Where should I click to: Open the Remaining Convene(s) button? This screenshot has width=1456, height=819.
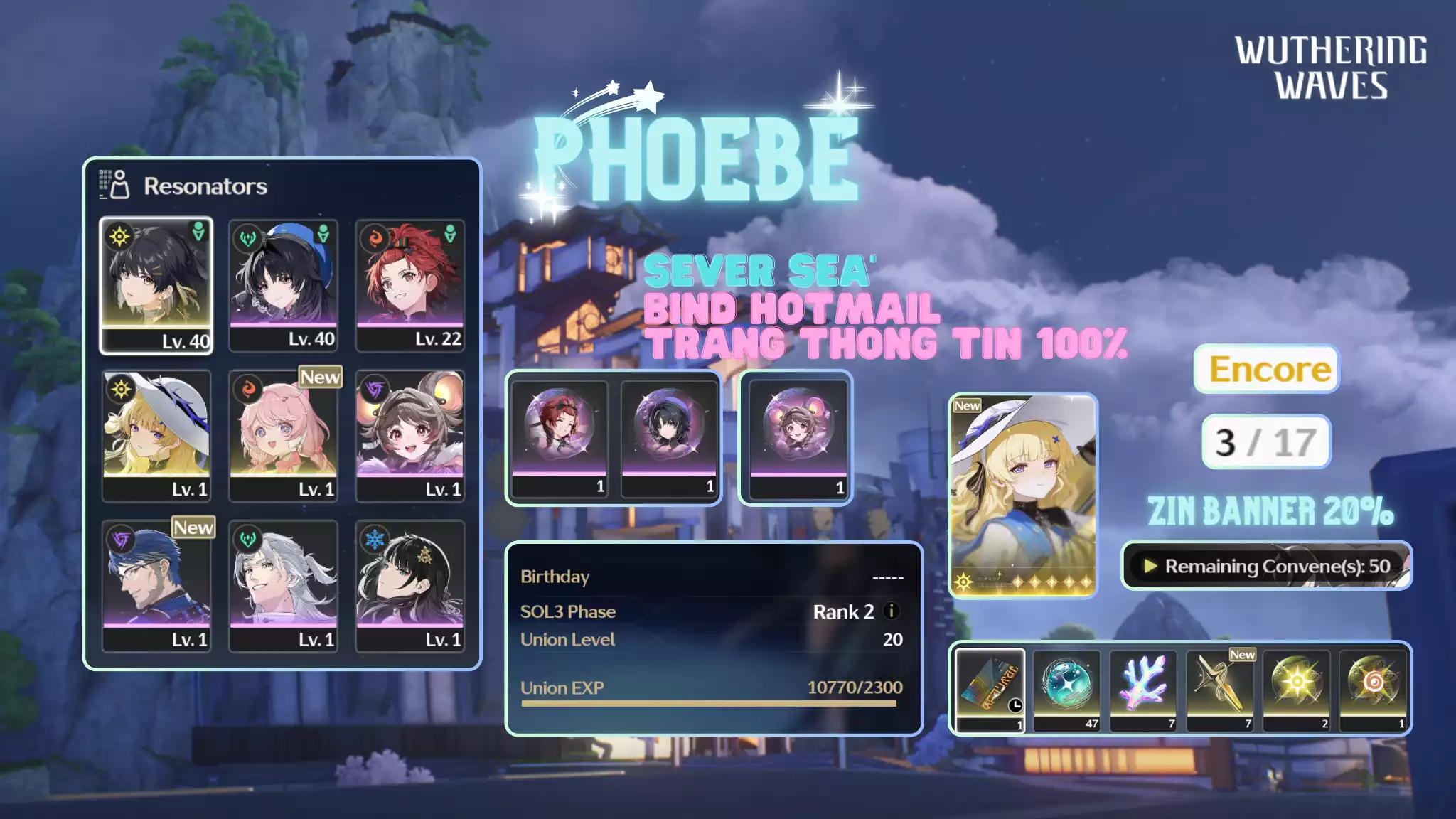click(1266, 566)
